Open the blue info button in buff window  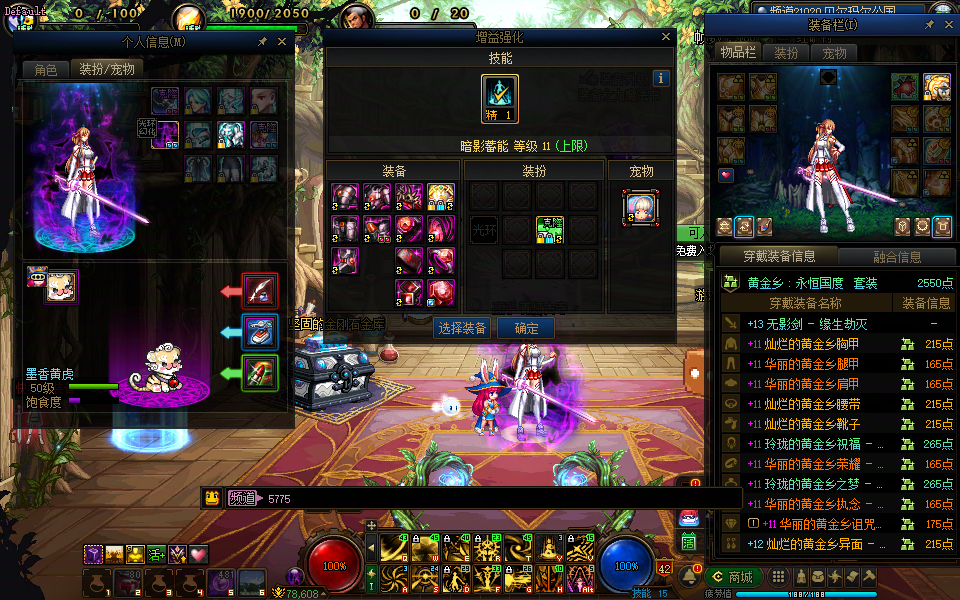pyautogui.click(x=660, y=78)
